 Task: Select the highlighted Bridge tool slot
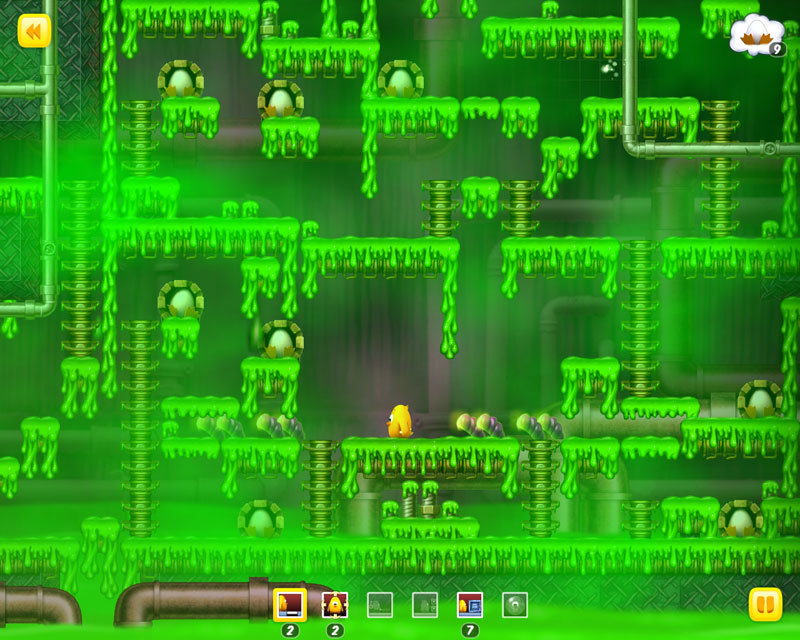290,604
